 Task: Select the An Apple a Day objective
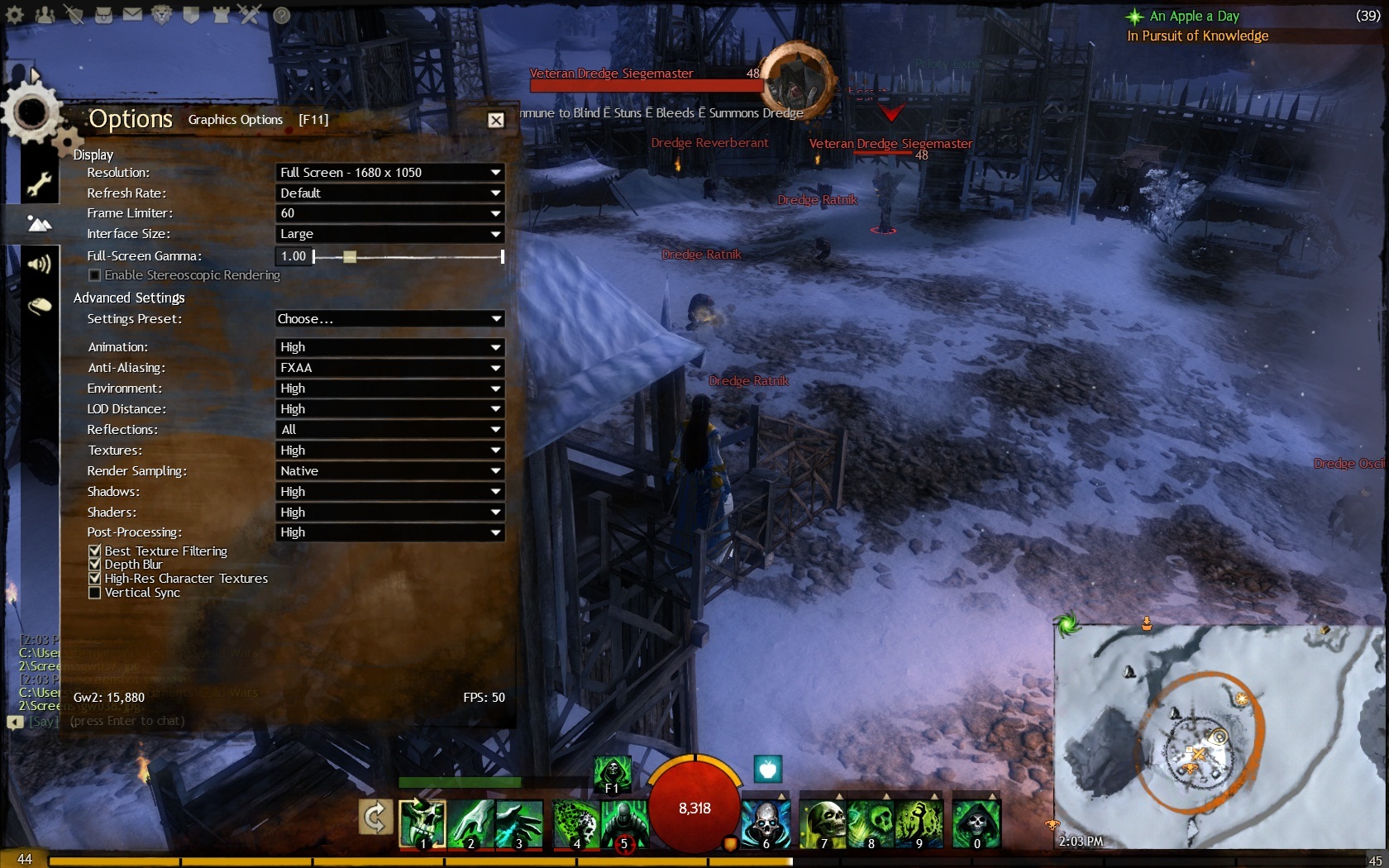click(1194, 17)
